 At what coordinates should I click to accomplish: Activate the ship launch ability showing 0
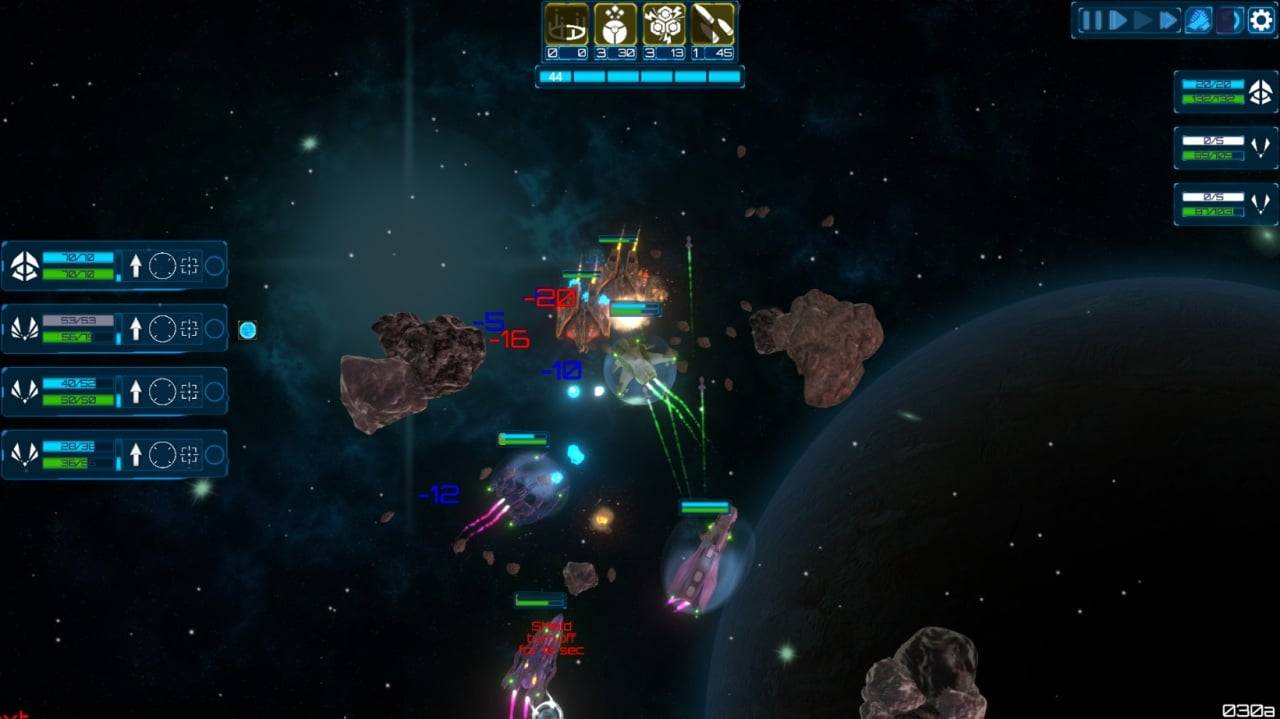tap(566, 25)
